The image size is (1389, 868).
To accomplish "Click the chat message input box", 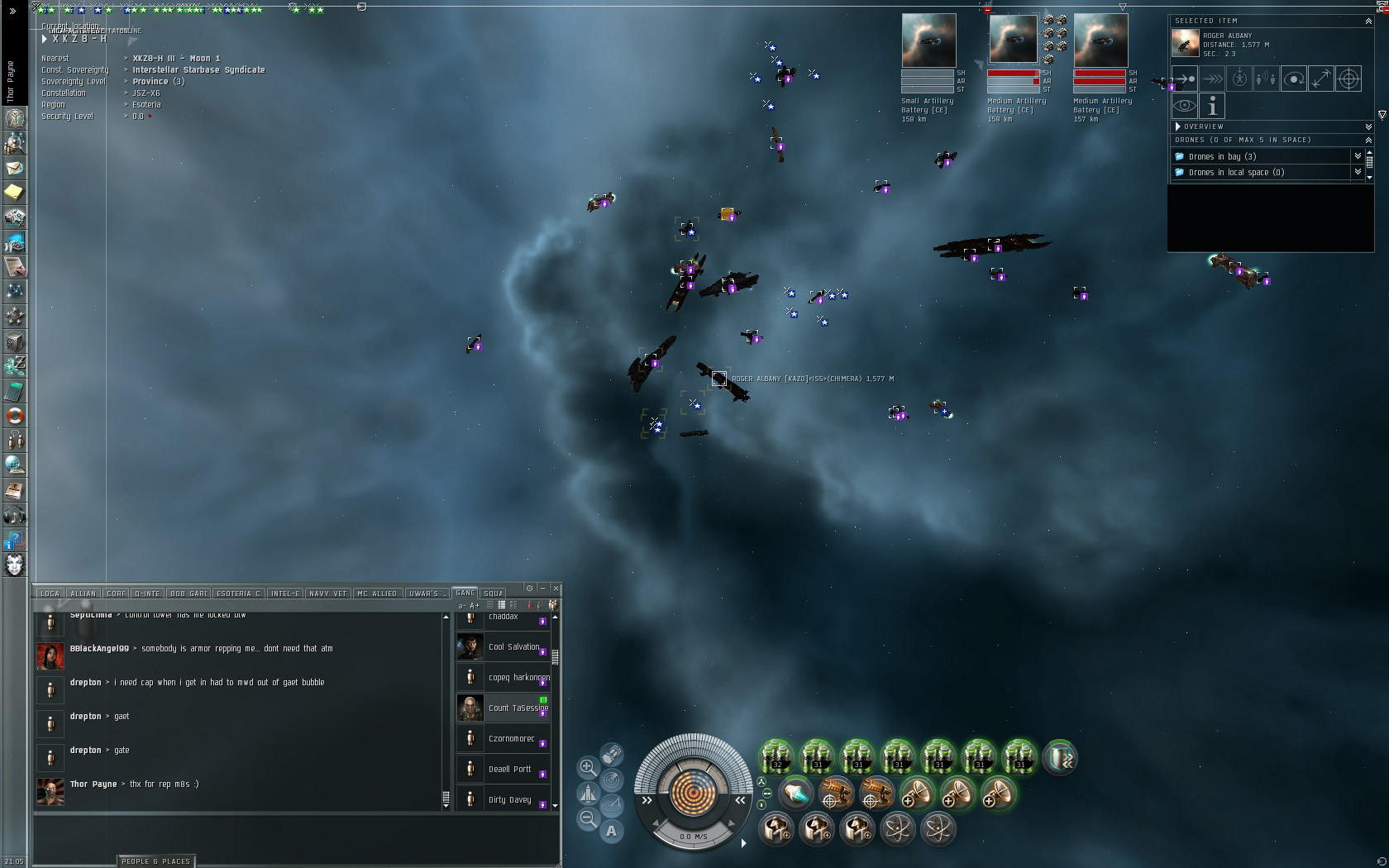I will pos(296,837).
